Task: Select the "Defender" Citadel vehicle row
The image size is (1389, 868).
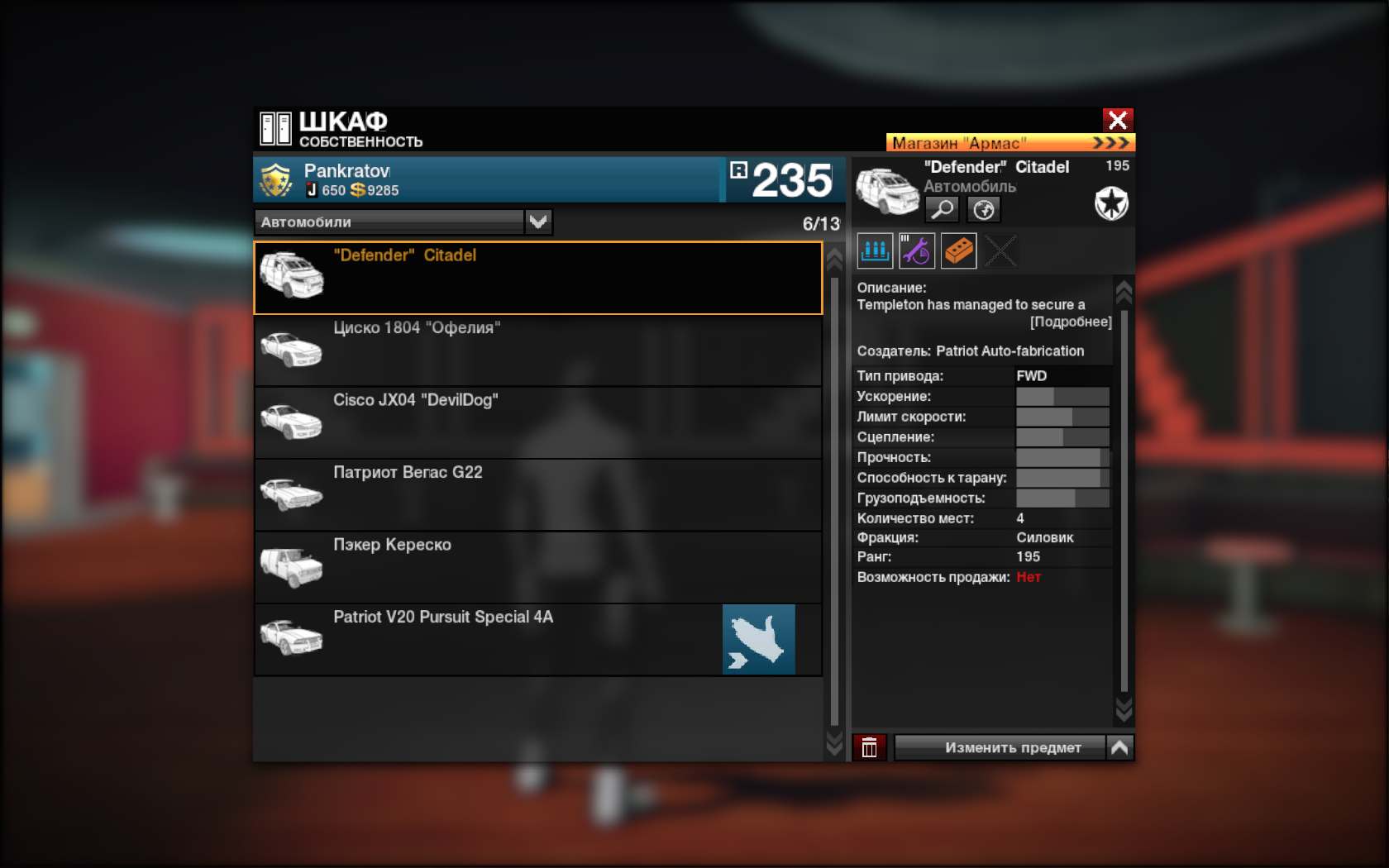Action: 537,278
